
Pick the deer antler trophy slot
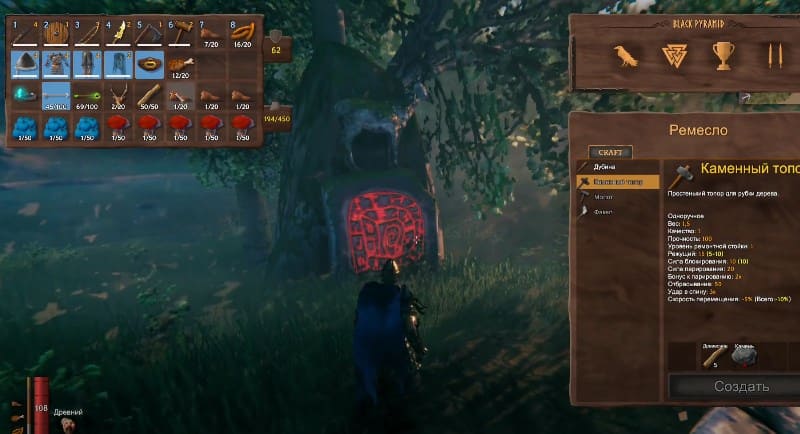tap(119, 96)
